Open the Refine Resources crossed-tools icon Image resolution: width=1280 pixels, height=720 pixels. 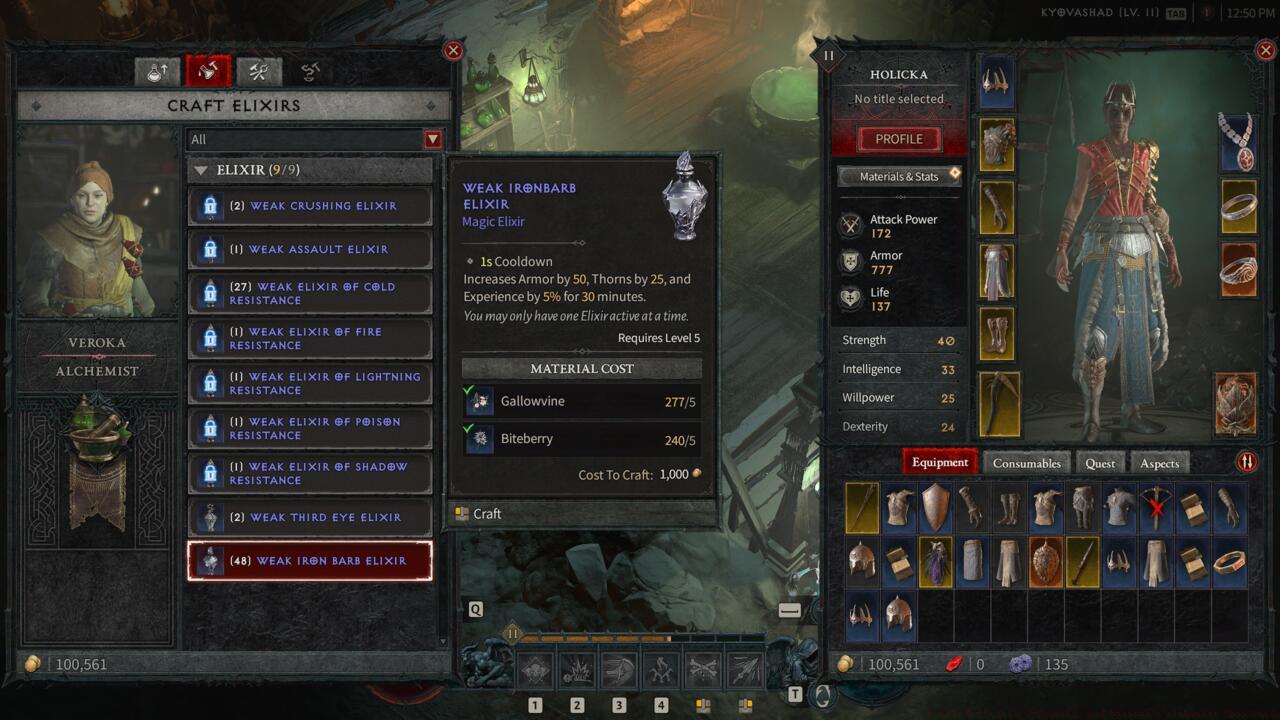[257, 70]
